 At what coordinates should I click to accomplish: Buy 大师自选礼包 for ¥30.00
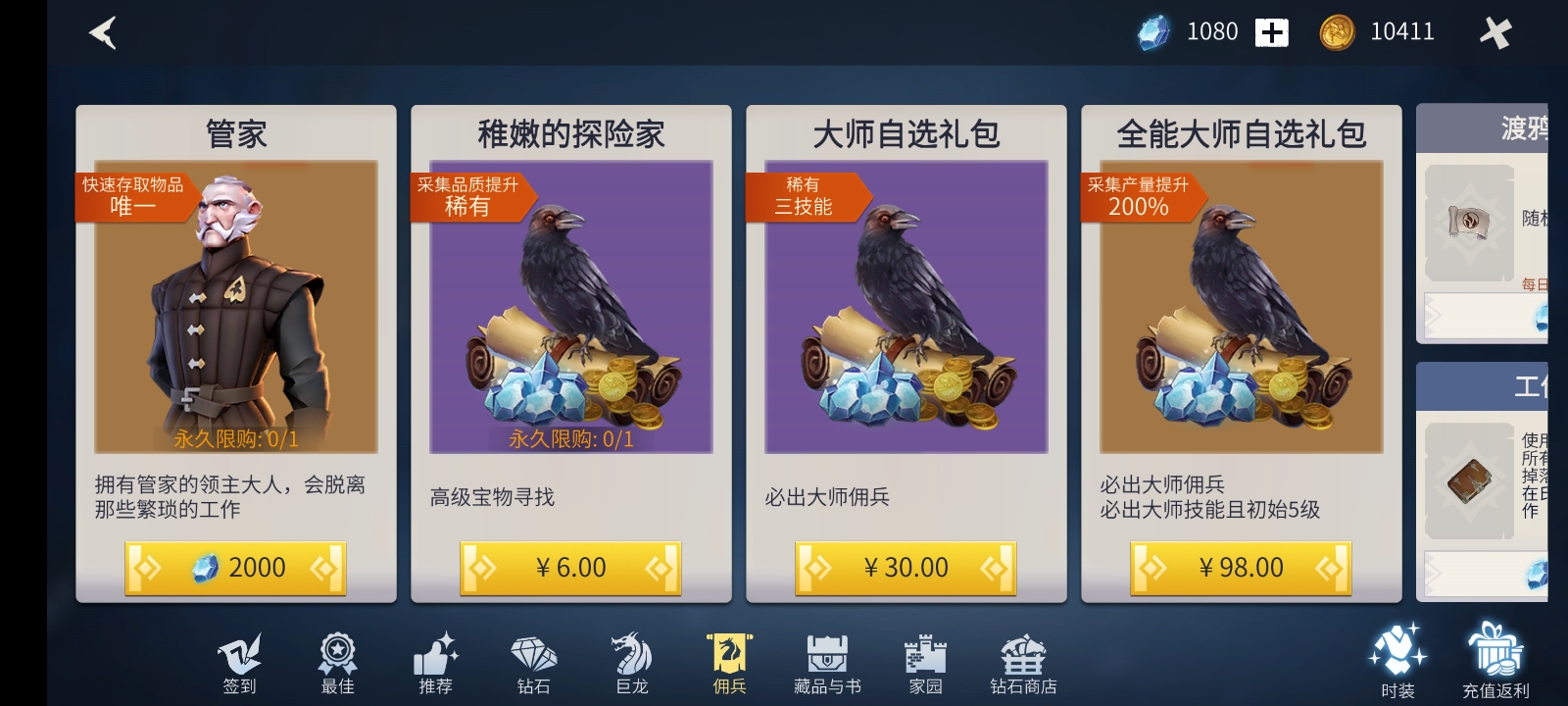(905, 568)
